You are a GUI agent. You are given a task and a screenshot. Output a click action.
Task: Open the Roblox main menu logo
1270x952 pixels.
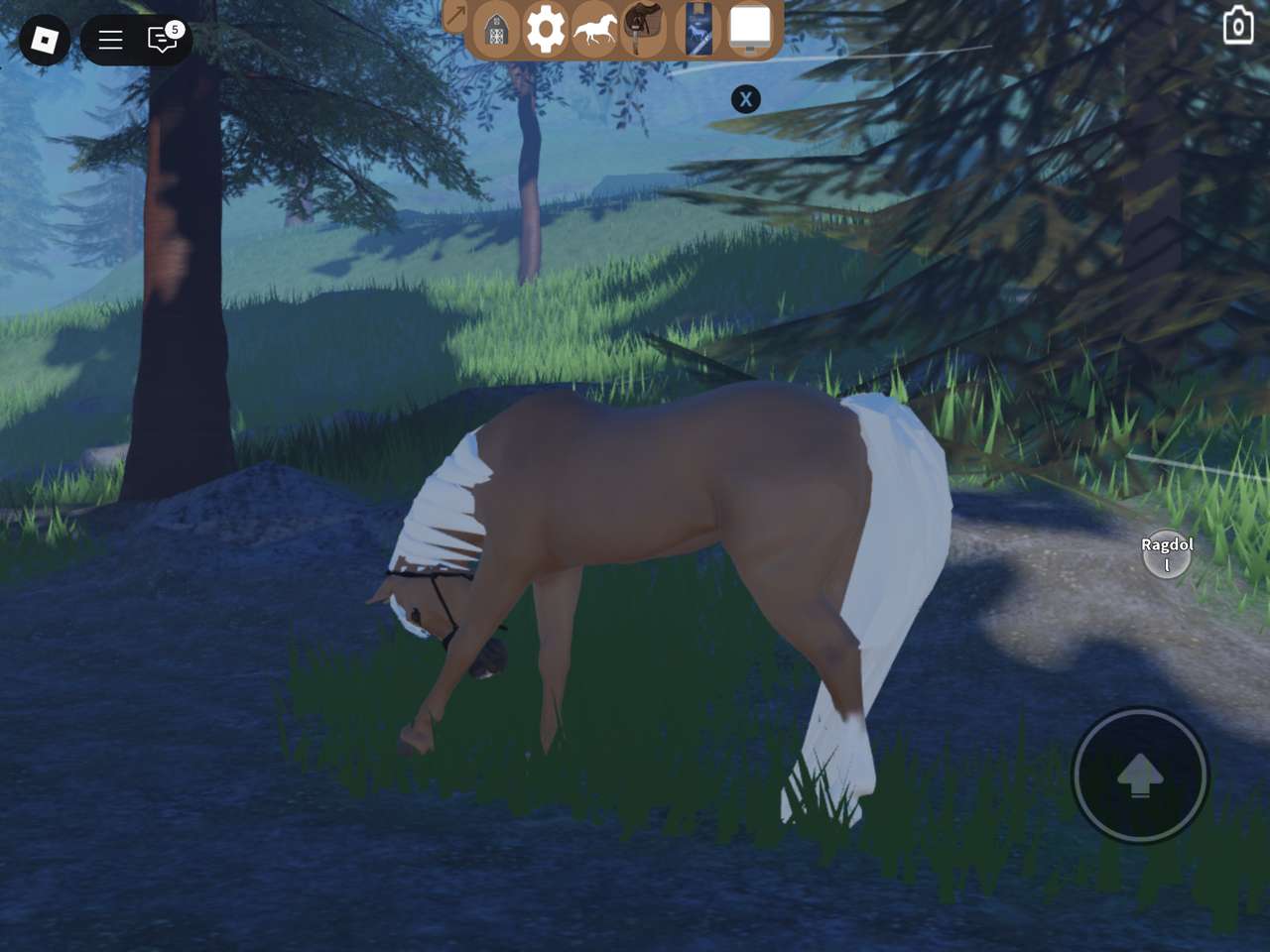point(45,40)
